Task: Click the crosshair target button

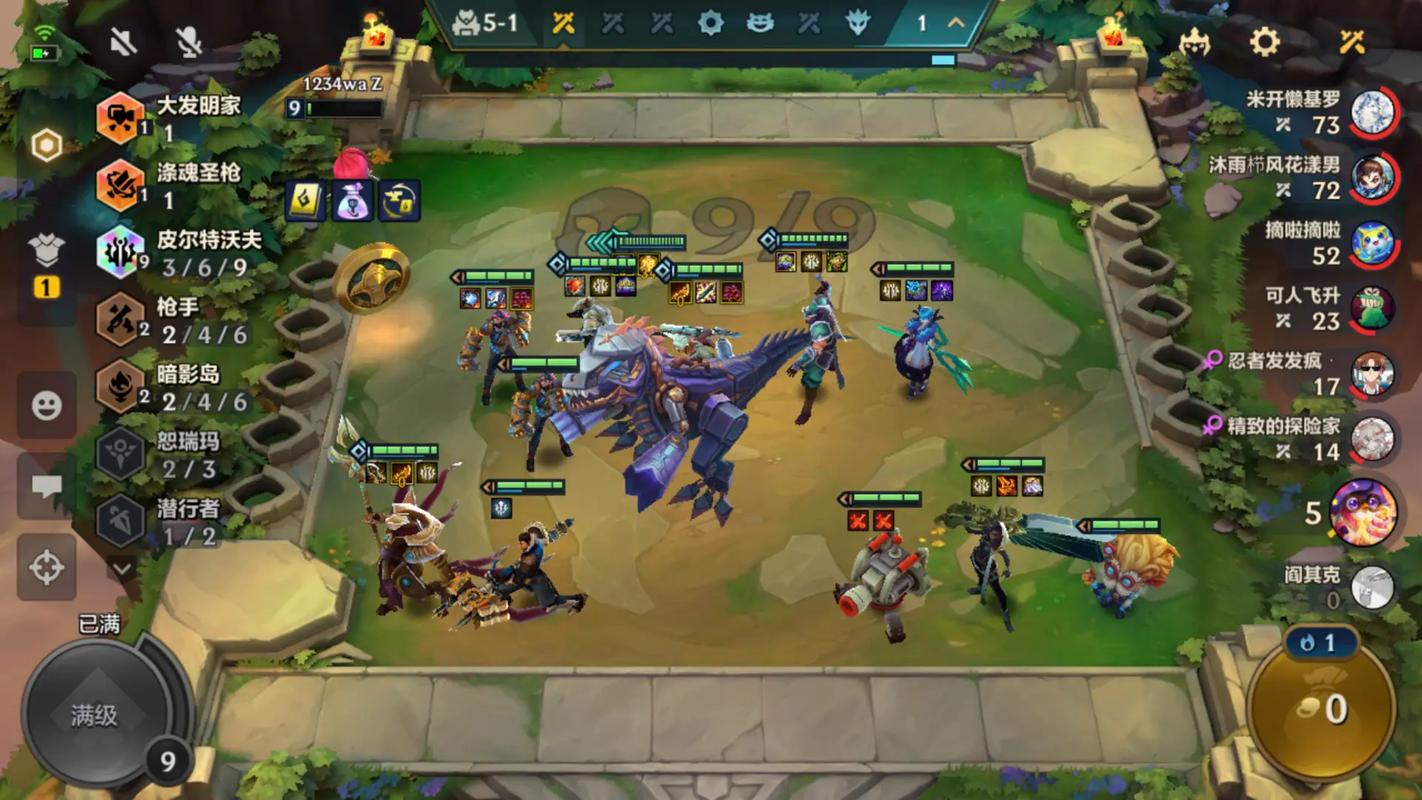Action: point(46,567)
